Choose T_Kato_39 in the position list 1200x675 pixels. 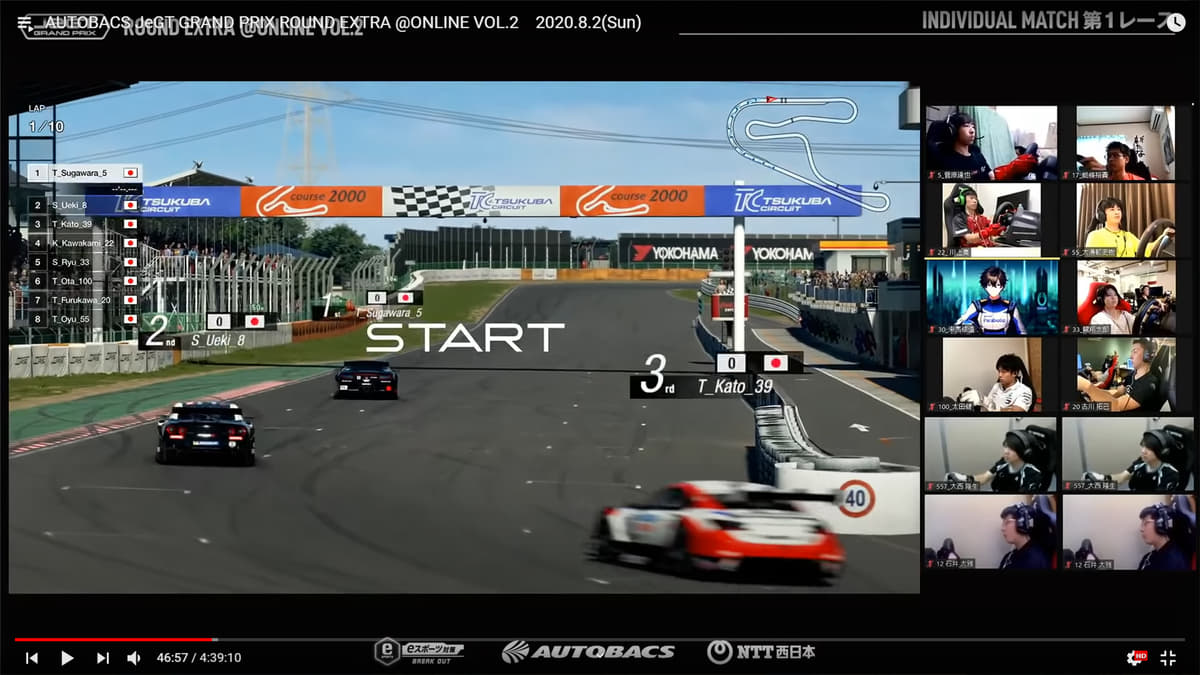pos(75,224)
